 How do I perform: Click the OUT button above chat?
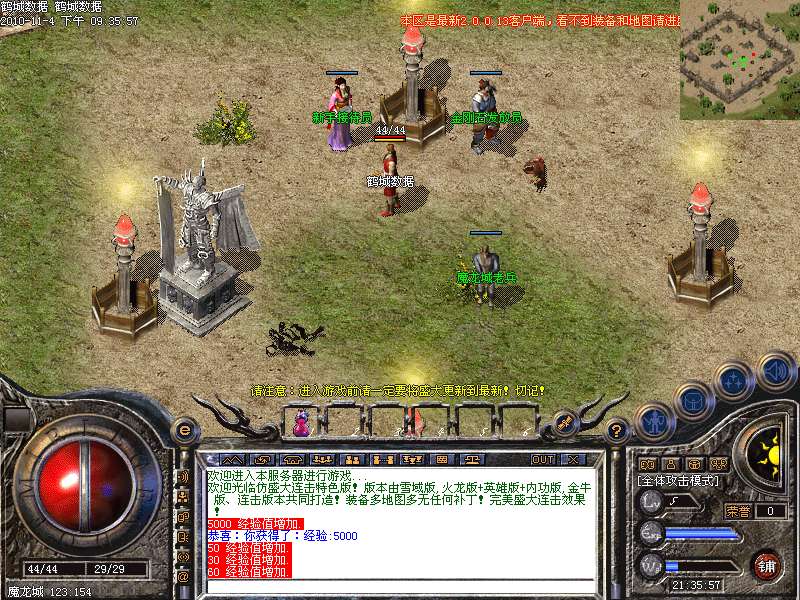543,459
